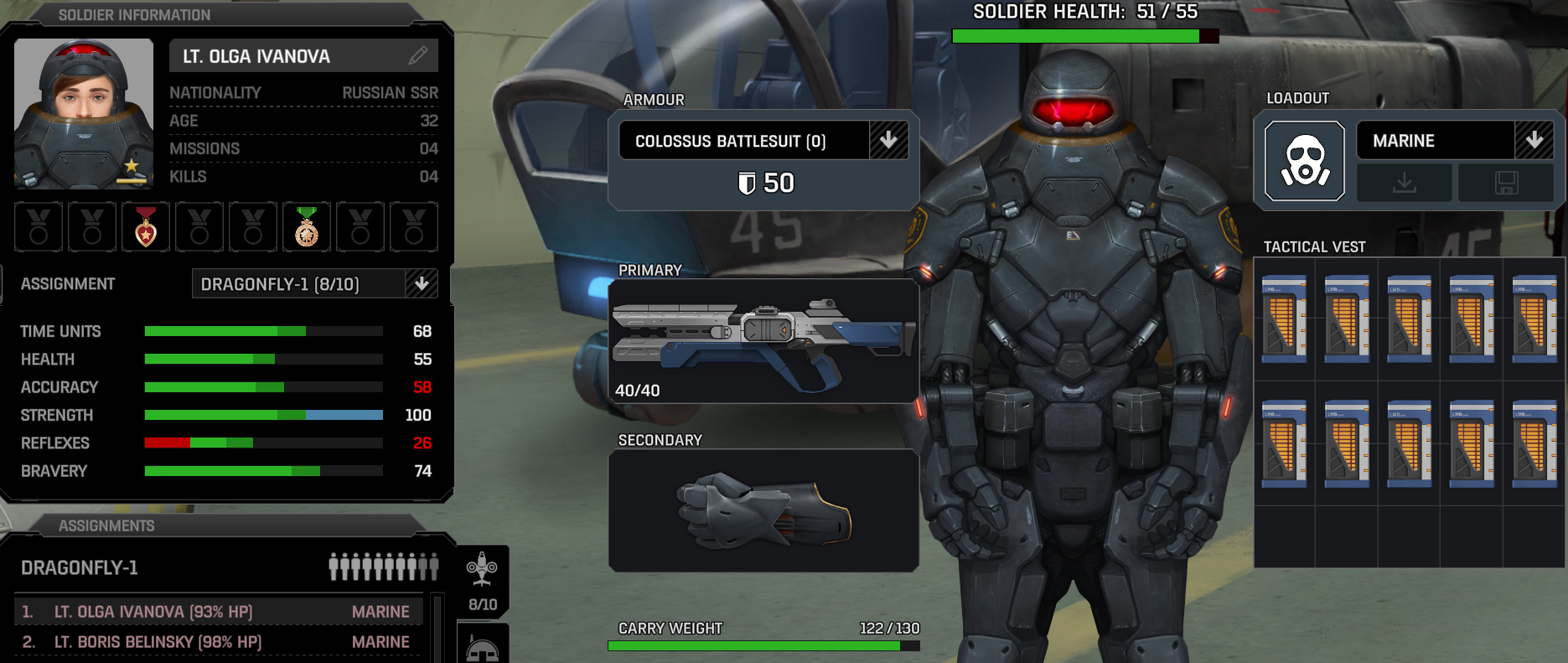Select the primary weapon slot
This screenshot has width=1568, height=663.
point(763,341)
